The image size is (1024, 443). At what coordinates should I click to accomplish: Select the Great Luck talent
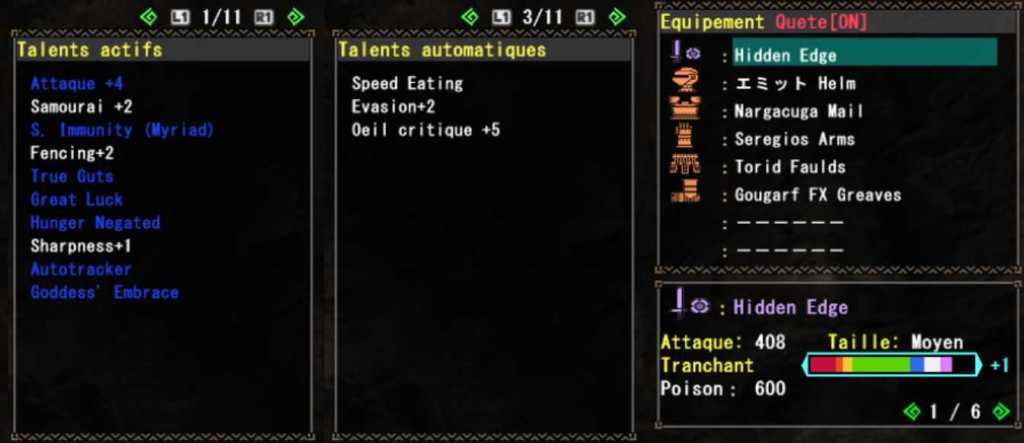pos(76,199)
